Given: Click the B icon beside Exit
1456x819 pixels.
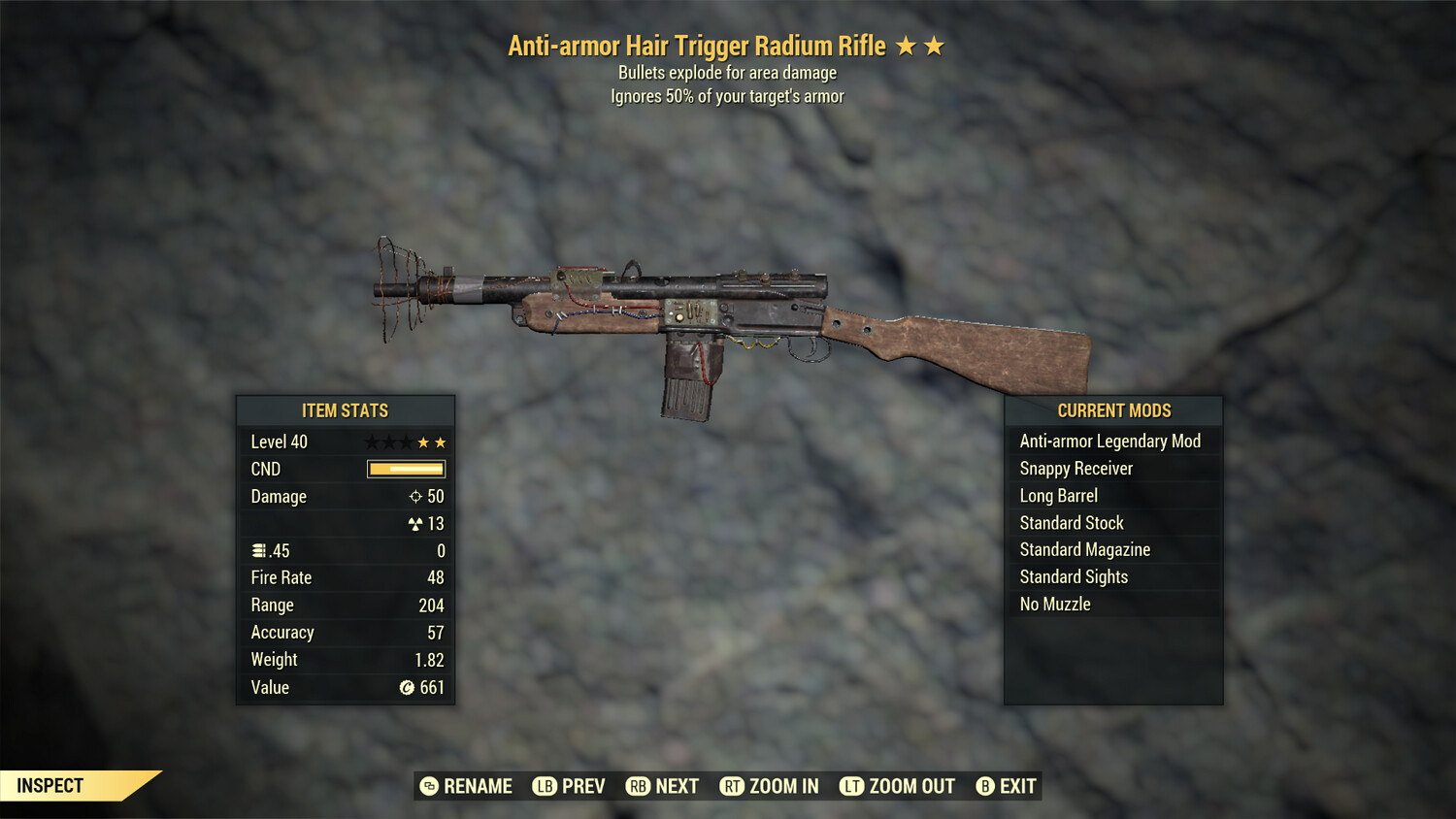Looking at the screenshot, I should point(985,786).
